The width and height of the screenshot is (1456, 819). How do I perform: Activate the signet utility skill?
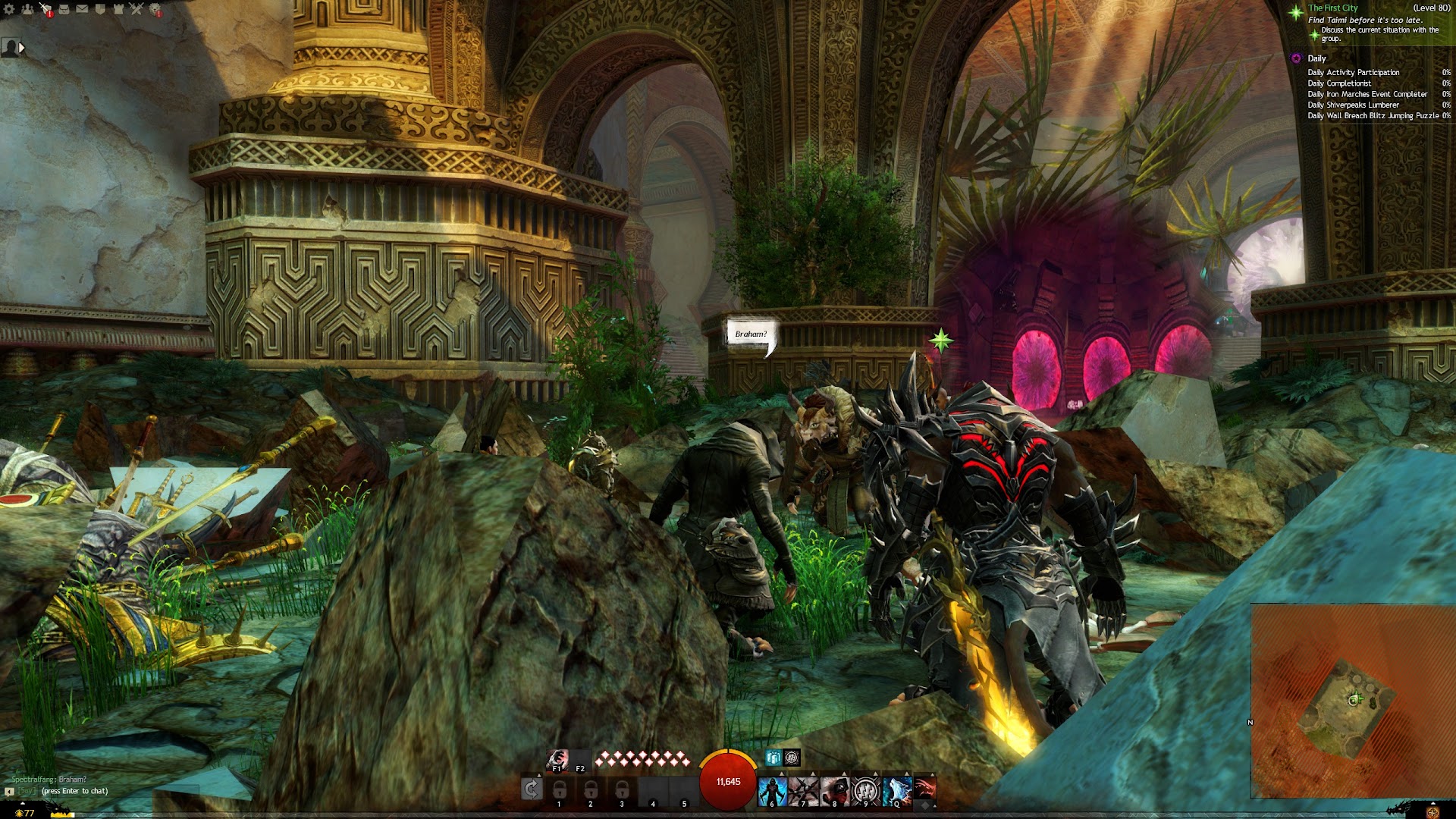point(866,790)
